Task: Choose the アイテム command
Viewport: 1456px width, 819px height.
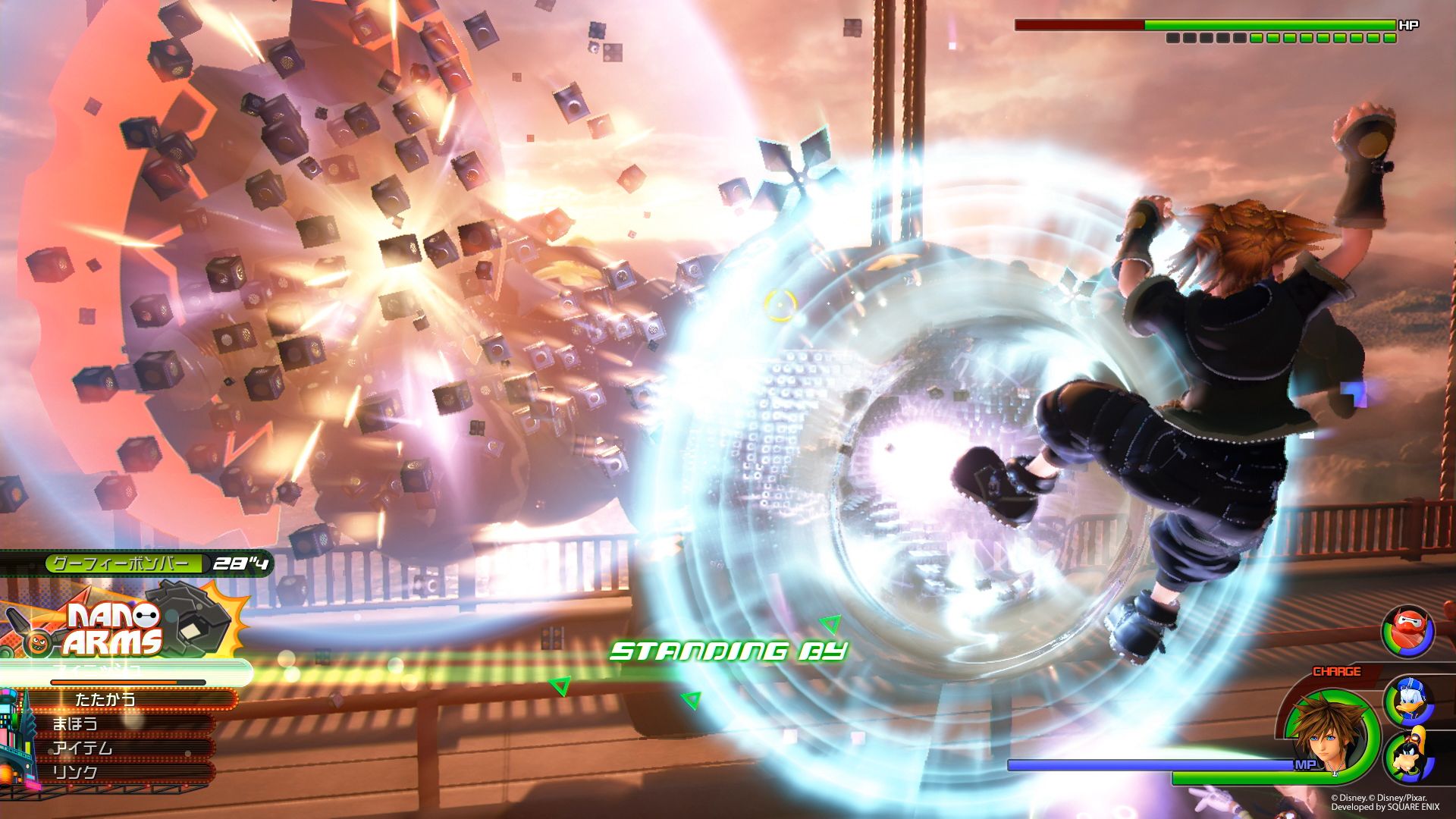Action: pyautogui.click(x=83, y=749)
